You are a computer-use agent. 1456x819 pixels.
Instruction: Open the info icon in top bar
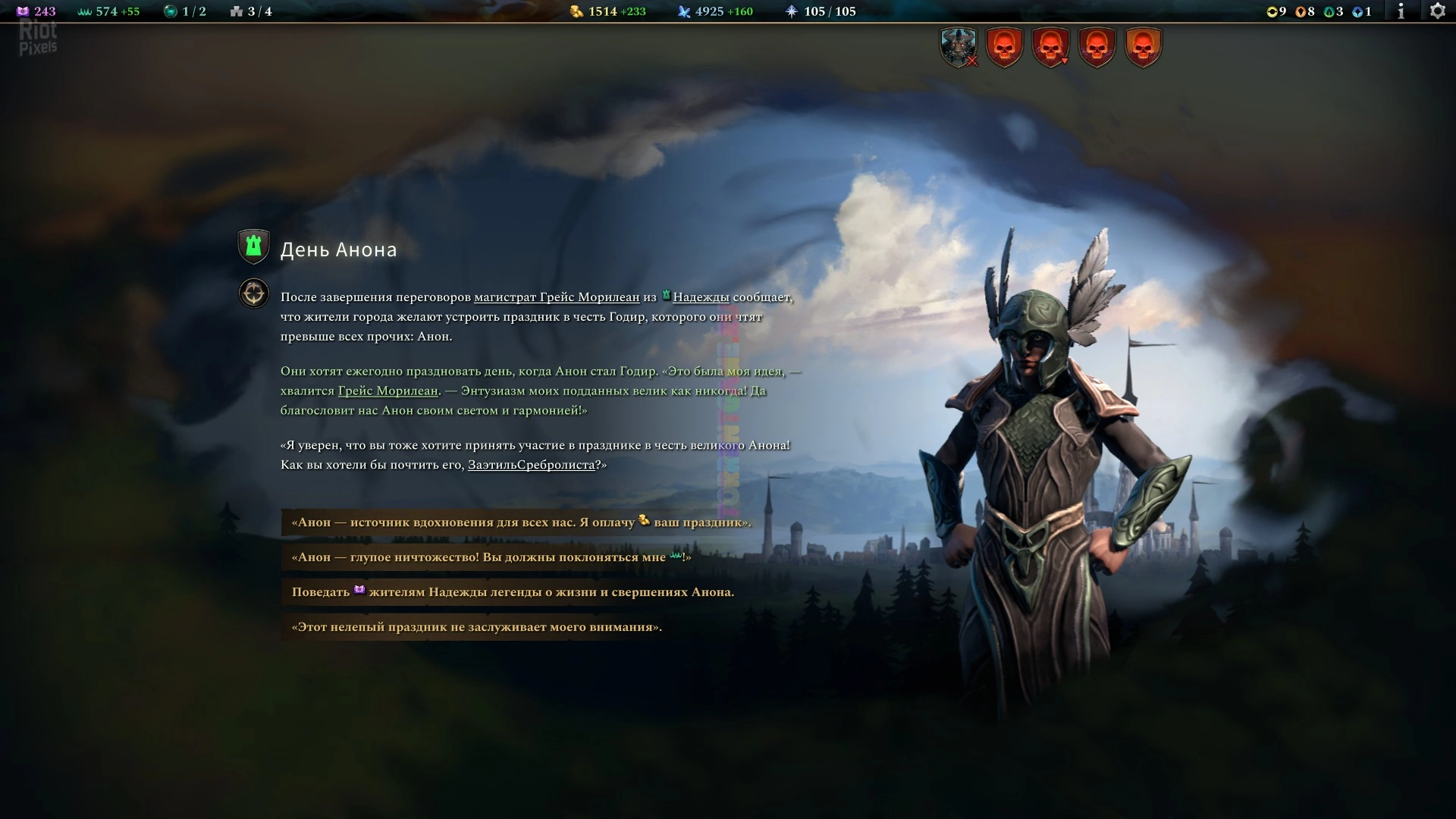click(1401, 11)
